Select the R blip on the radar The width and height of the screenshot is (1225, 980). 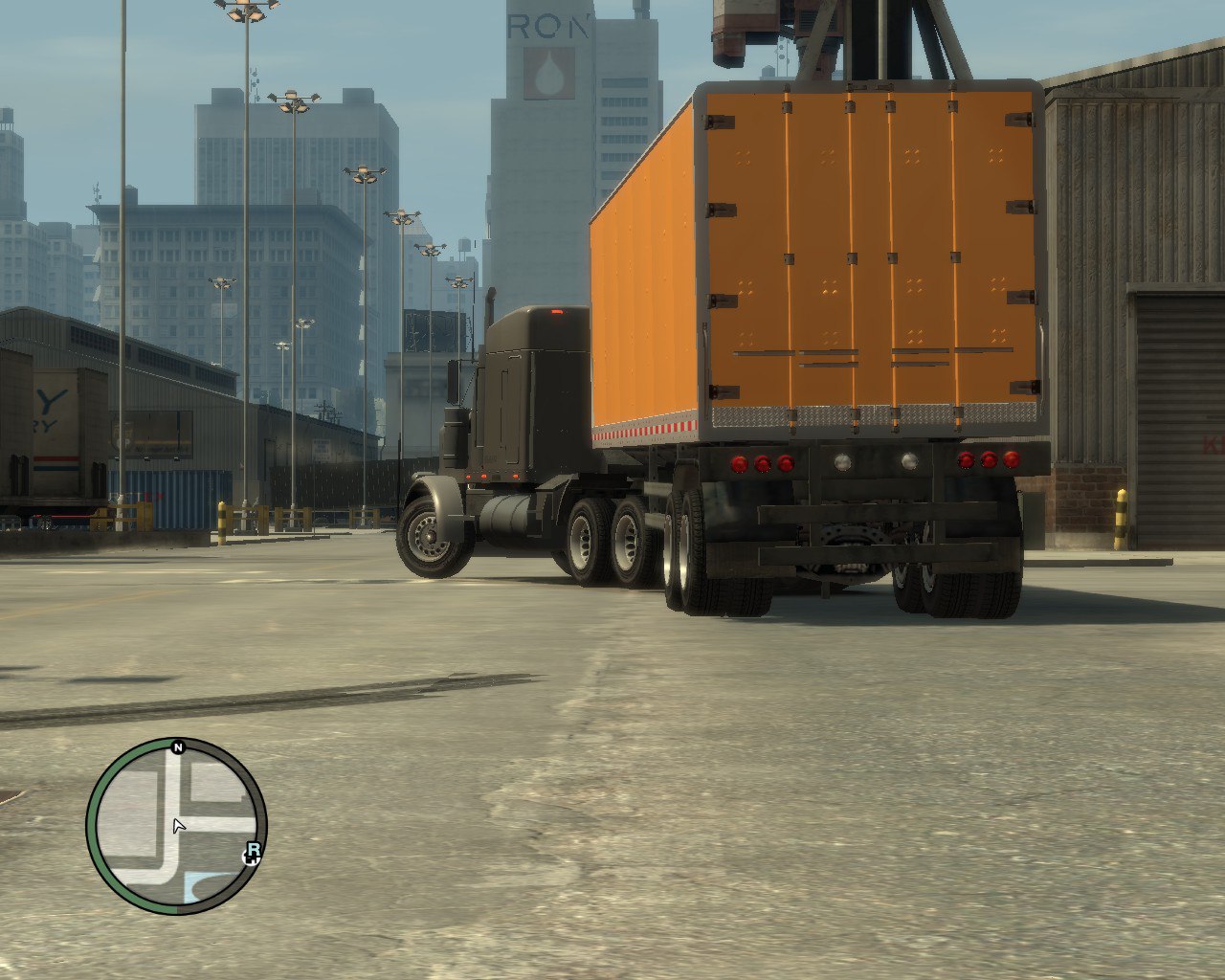[x=253, y=852]
